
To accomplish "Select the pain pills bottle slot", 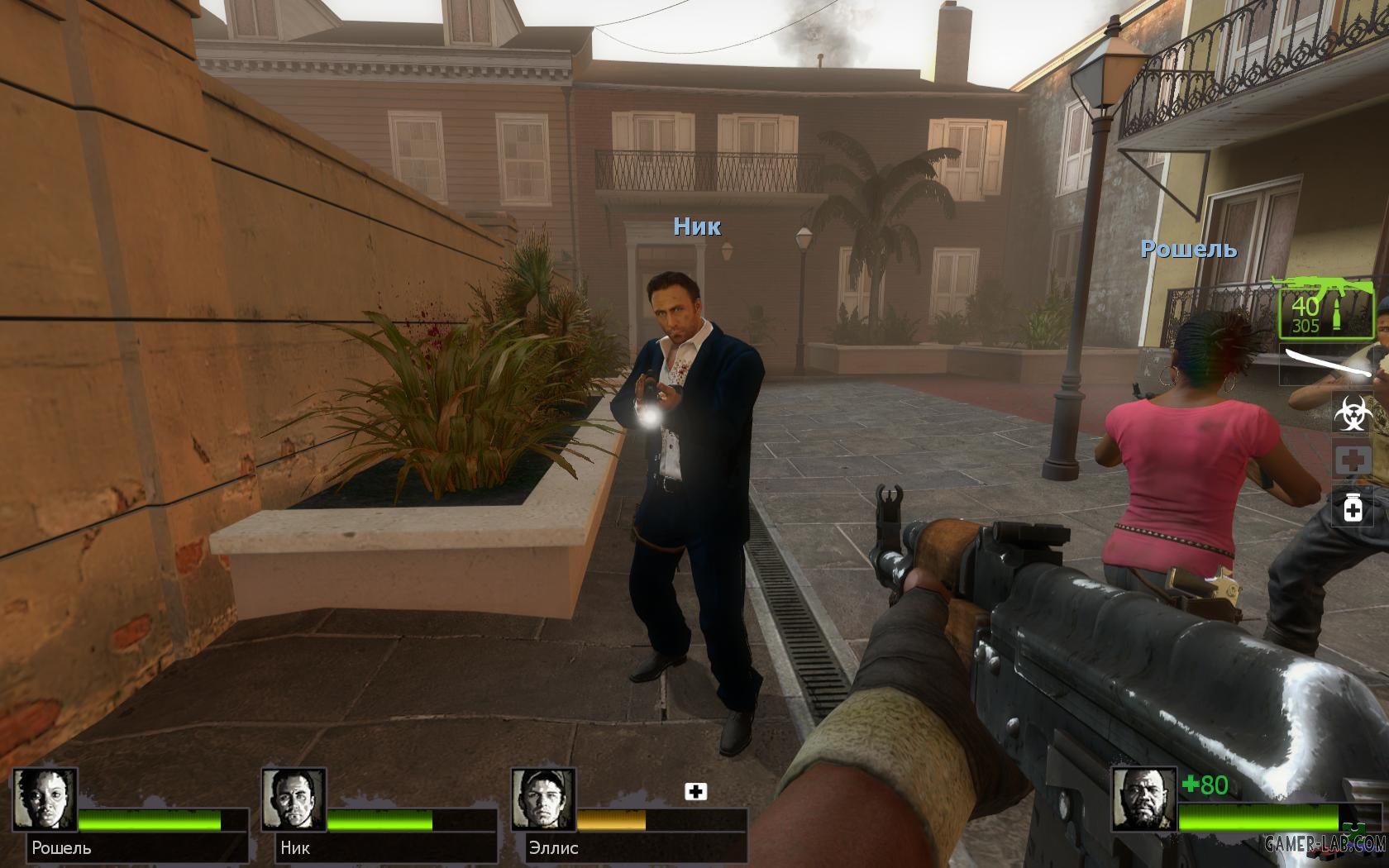I will (1353, 506).
